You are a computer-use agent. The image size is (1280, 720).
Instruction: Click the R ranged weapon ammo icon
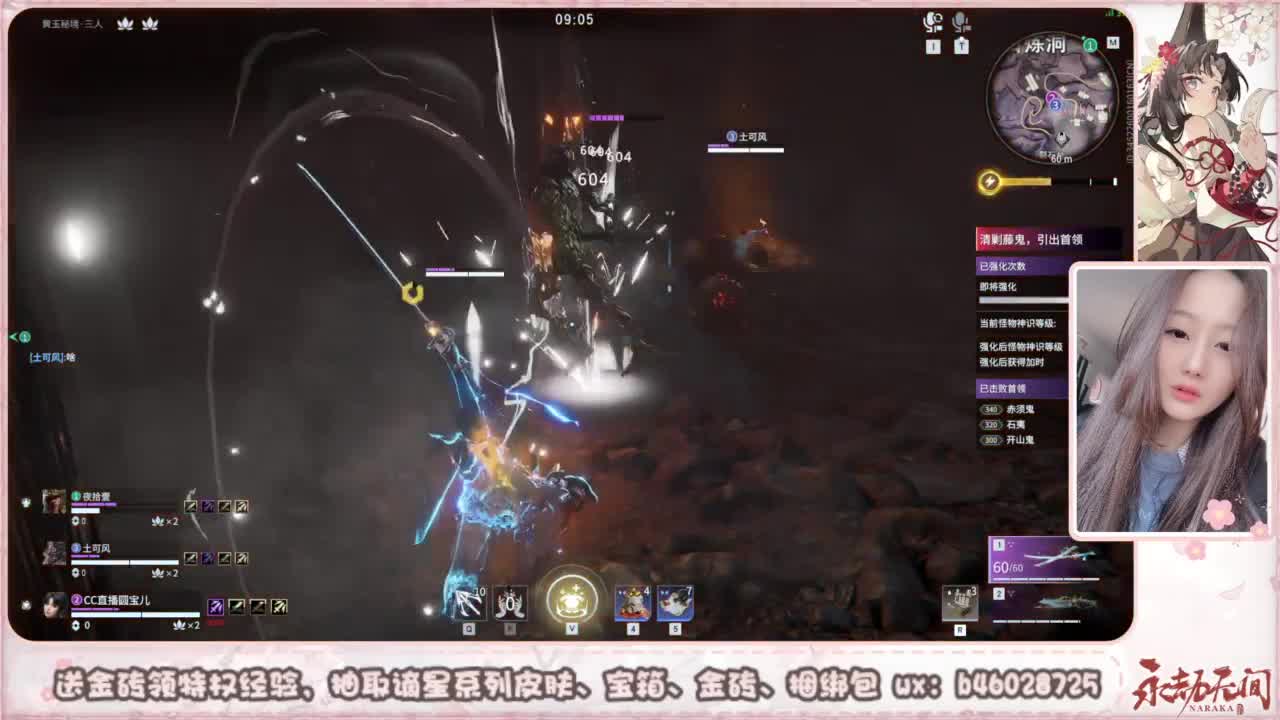tap(961, 604)
